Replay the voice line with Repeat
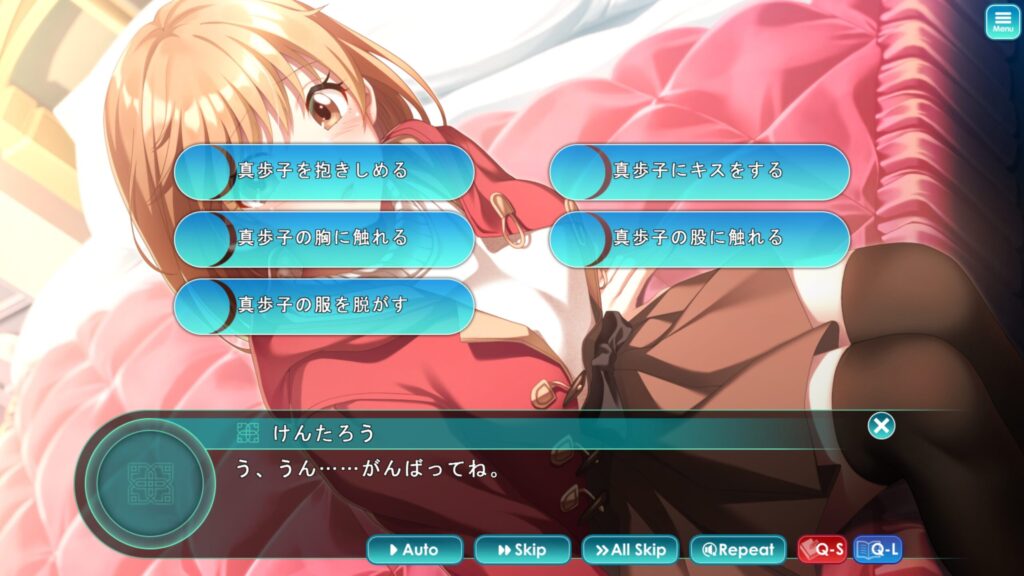The image size is (1024, 576). [738, 549]
